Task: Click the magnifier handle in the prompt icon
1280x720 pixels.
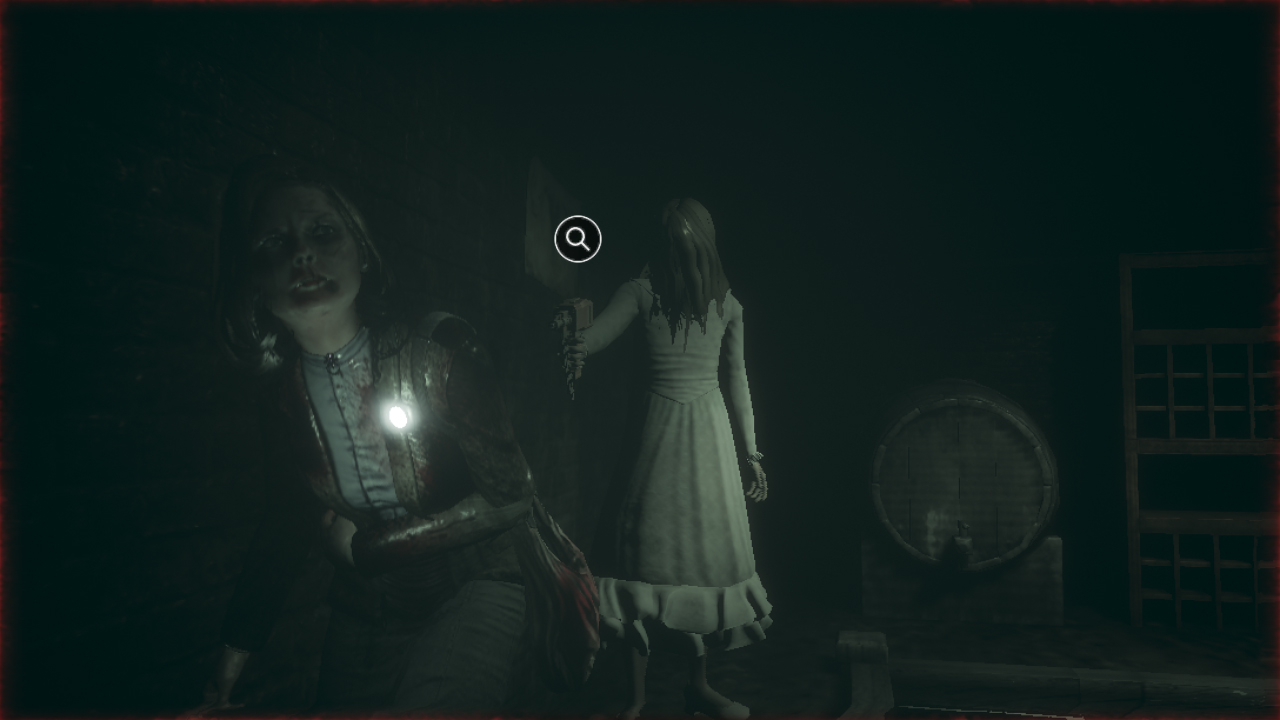Action: coord(586,247)
